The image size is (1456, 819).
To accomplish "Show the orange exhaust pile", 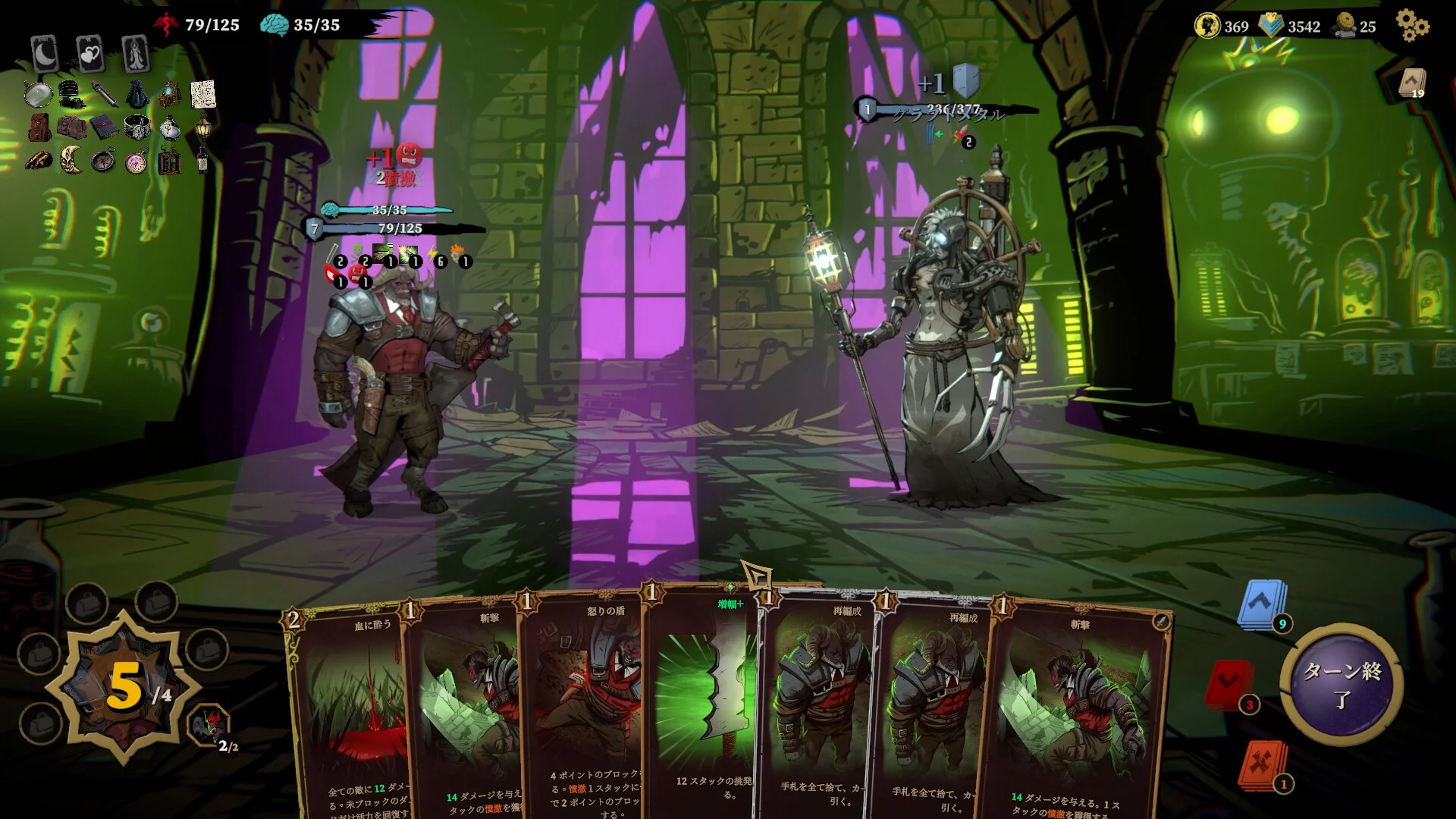I will [1263, 764].
